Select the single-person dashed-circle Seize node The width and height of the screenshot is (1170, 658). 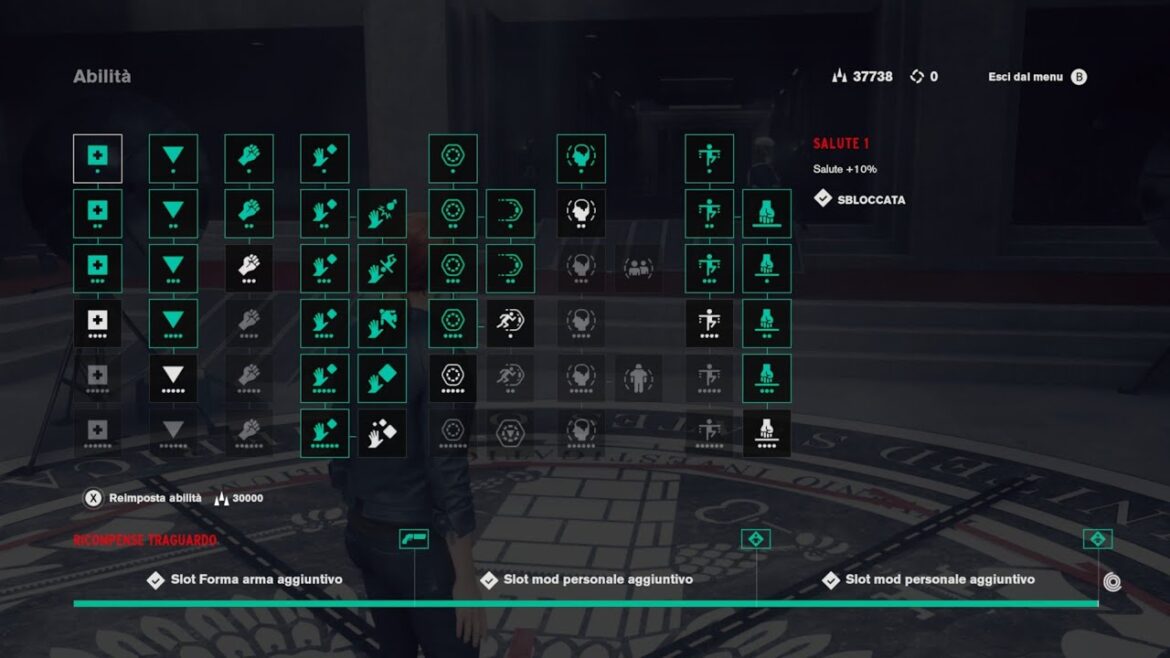[x=638, y=378]
